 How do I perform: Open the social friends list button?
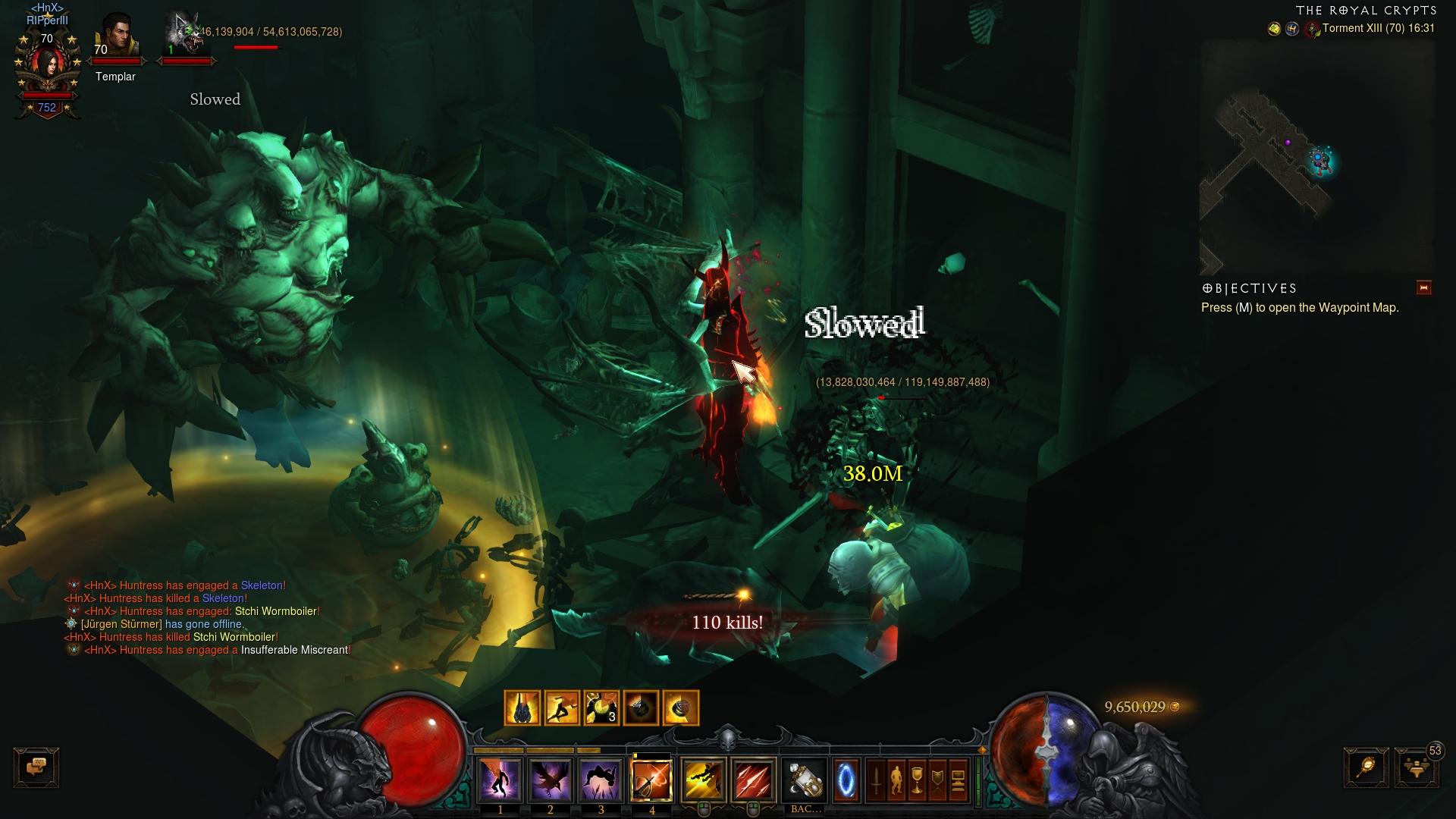(1415, 767)
